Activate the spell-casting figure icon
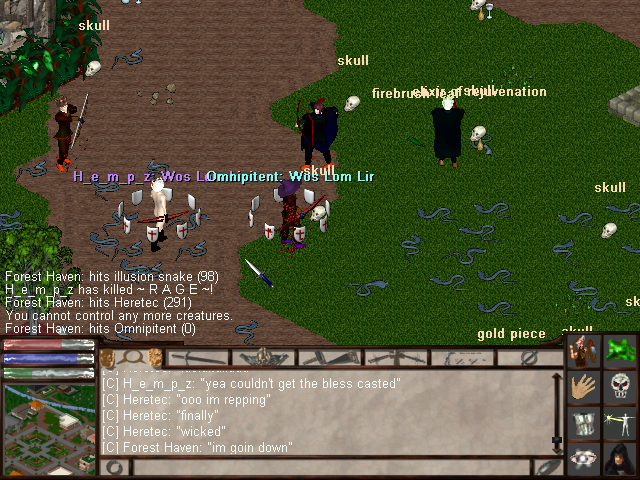The height and width of the screenshot is (480, 640). pos(620,422)
